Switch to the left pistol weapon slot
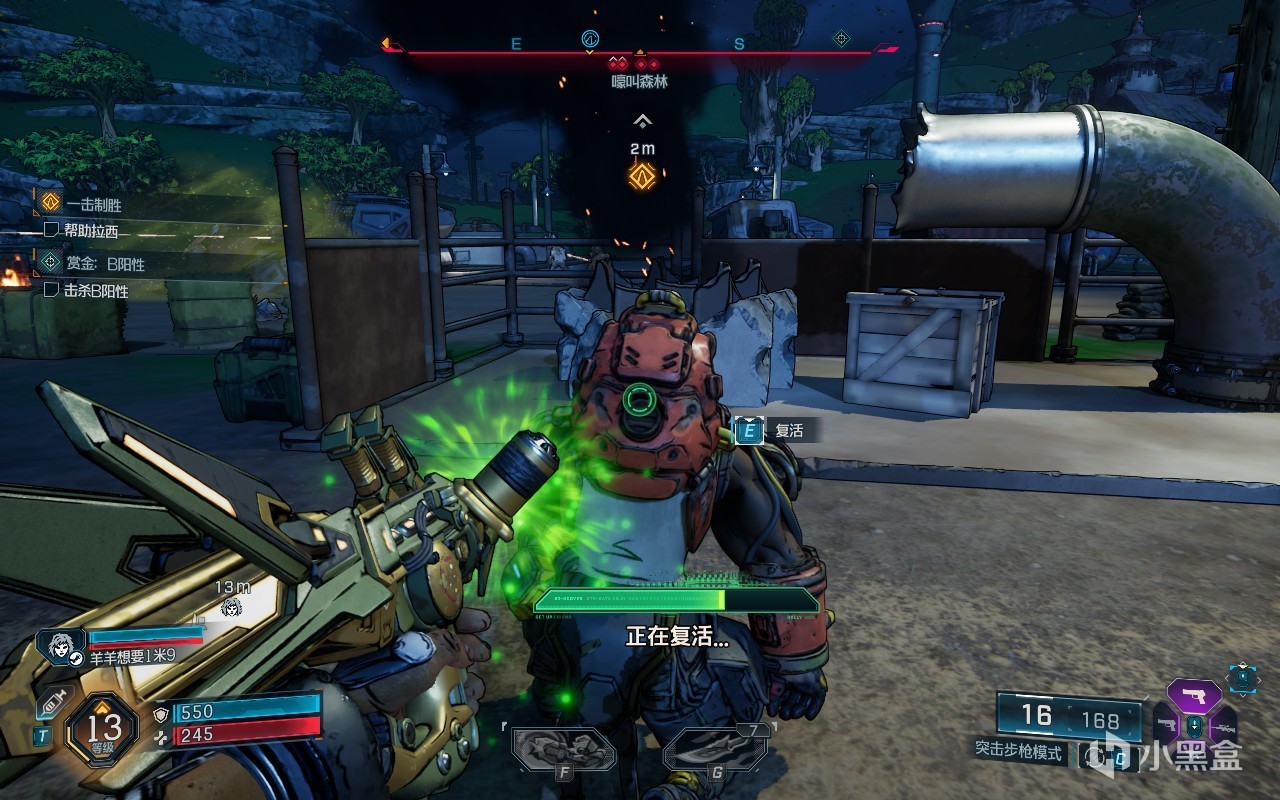 pyautogui.click(x=1166, y=724)
